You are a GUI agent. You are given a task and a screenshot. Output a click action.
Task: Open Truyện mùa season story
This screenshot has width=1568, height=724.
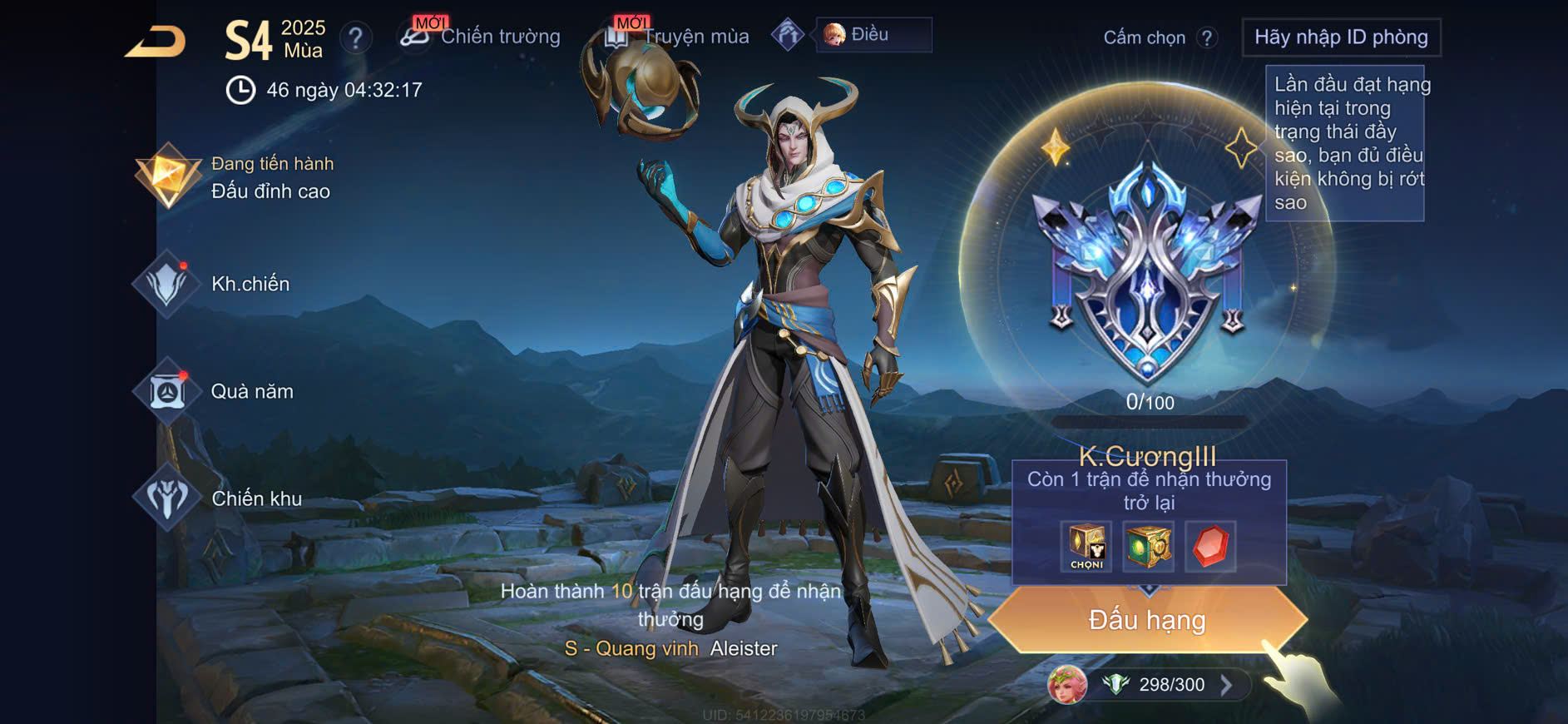pos(678,37)
